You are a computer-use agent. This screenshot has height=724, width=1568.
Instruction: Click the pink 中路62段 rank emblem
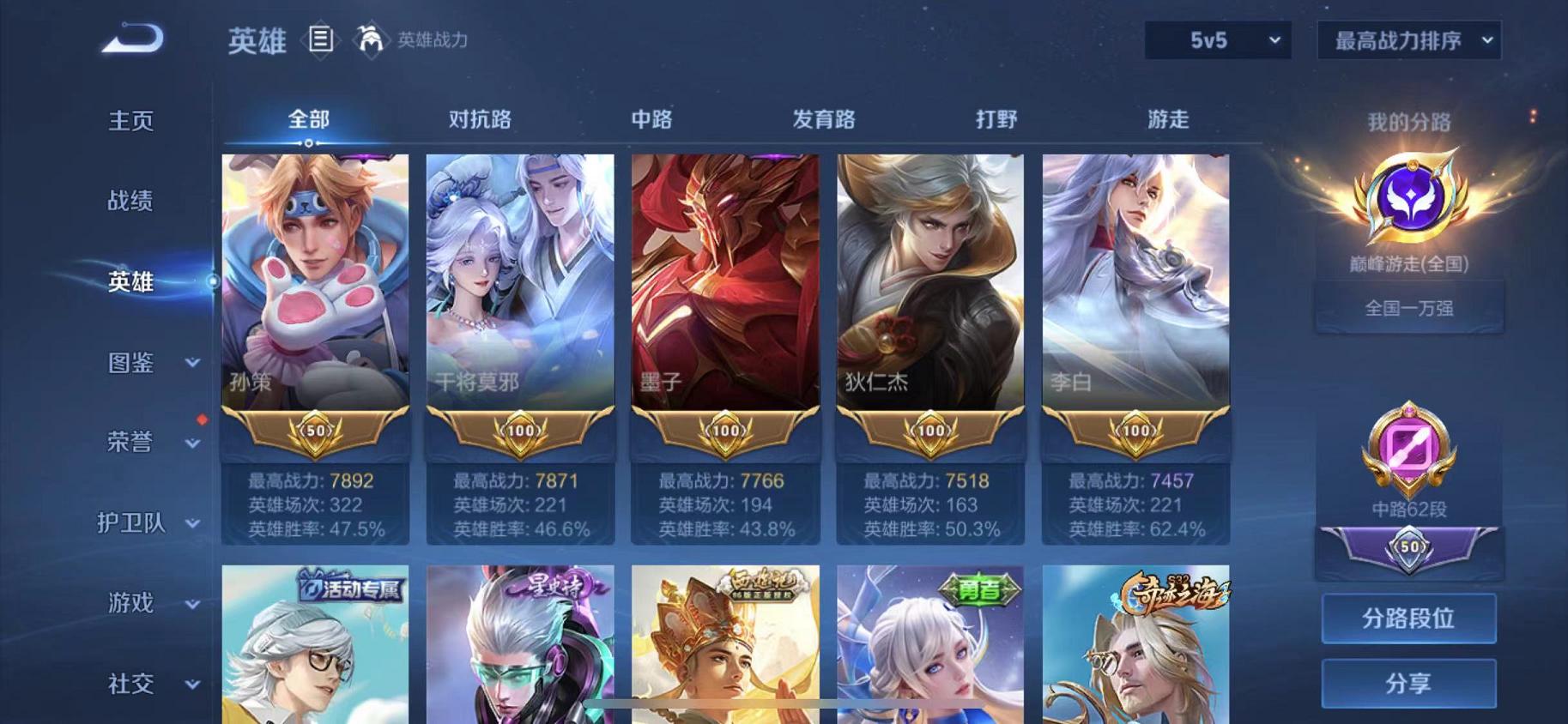pyautogui.click(x=1408, y=446)
